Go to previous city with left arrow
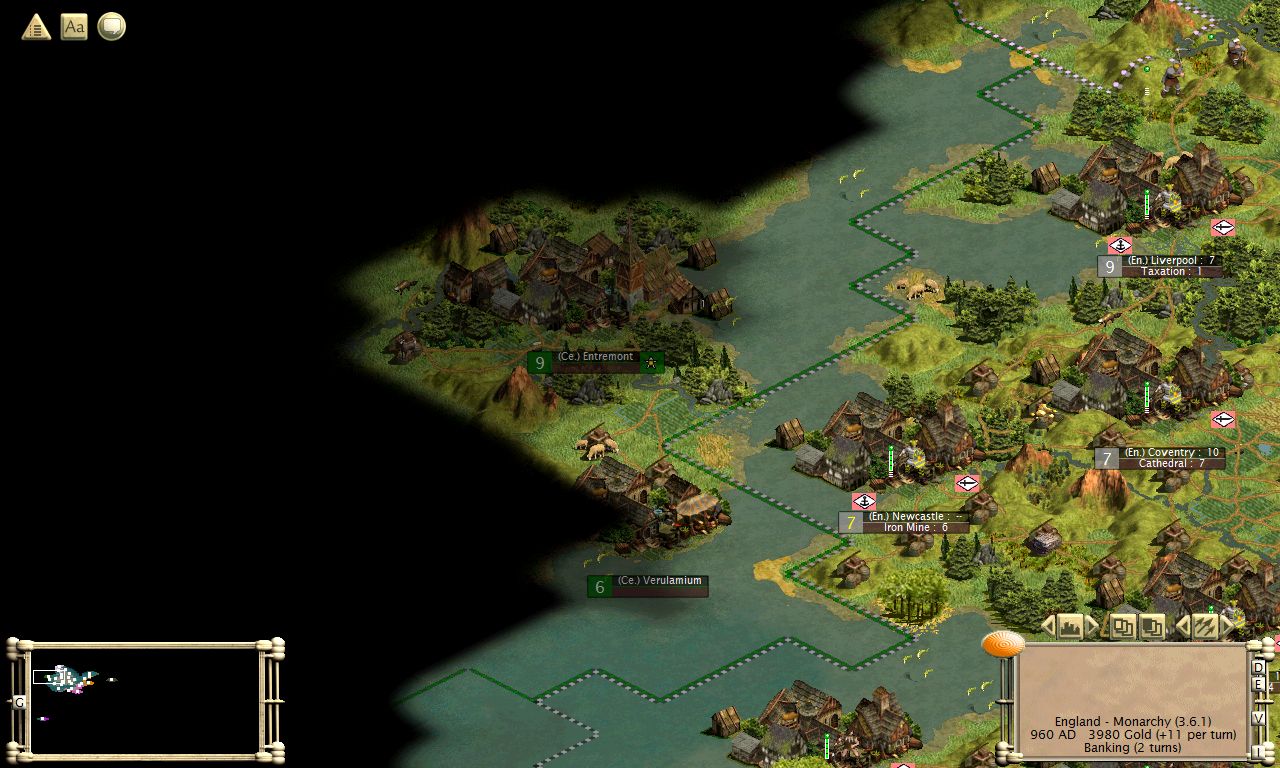 (x=1048, y=627)
